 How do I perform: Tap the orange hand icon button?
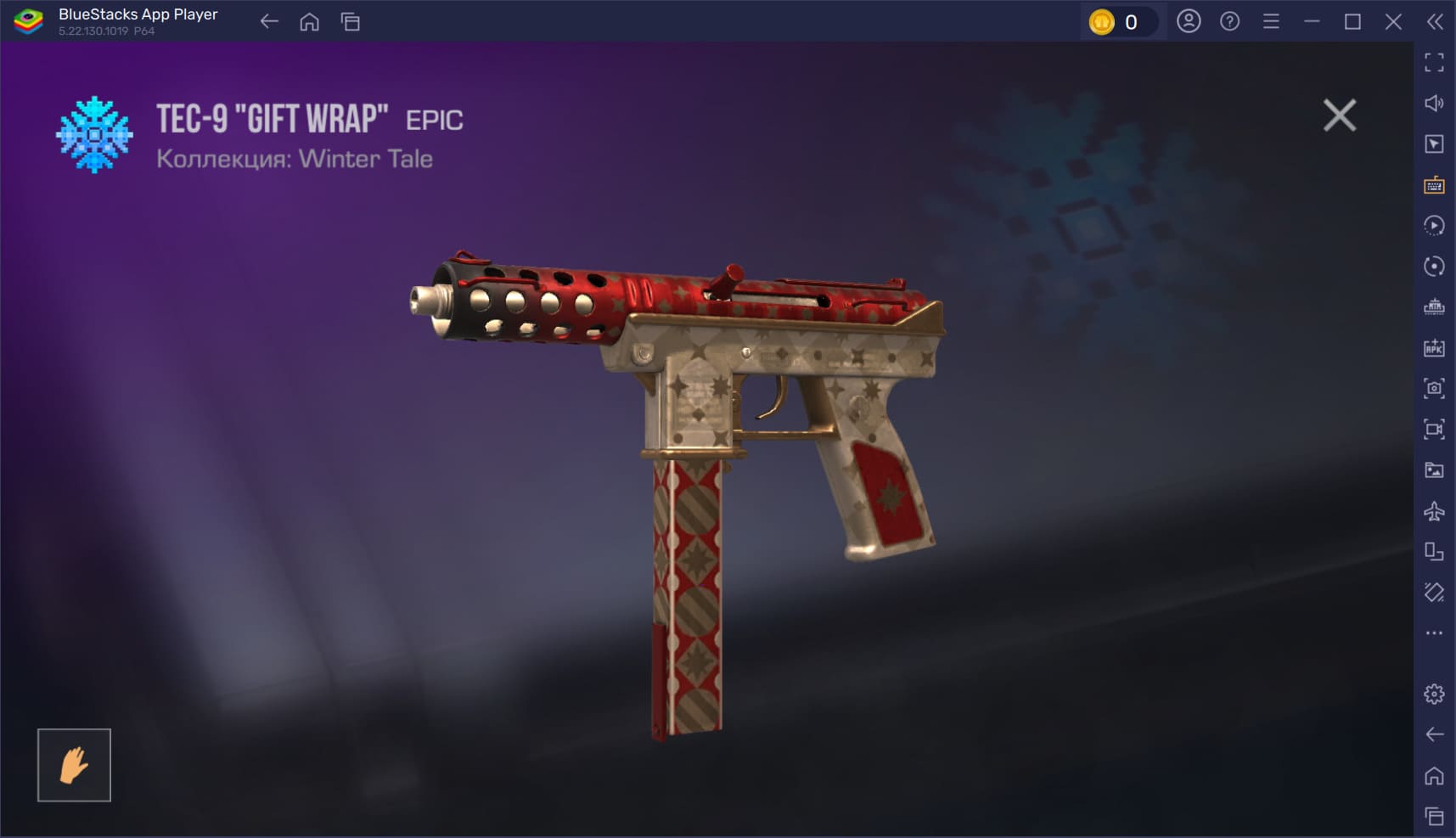tap(74, 765)
